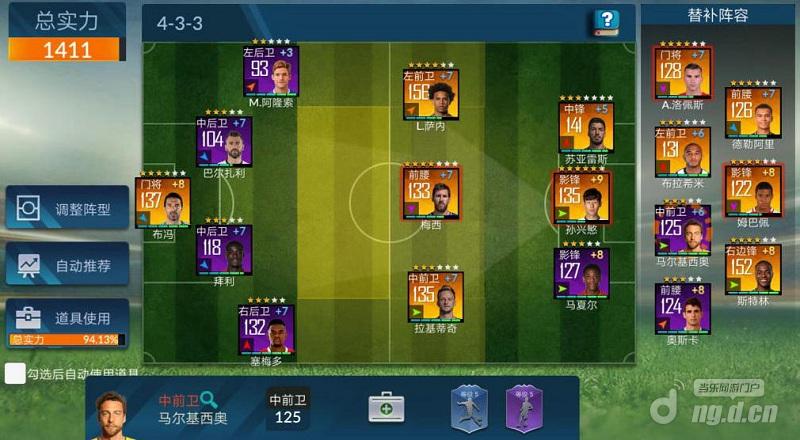Open the 调整阵型 formation menu
The height and width of the screenshot is (440, 800).
pos(67,209)
